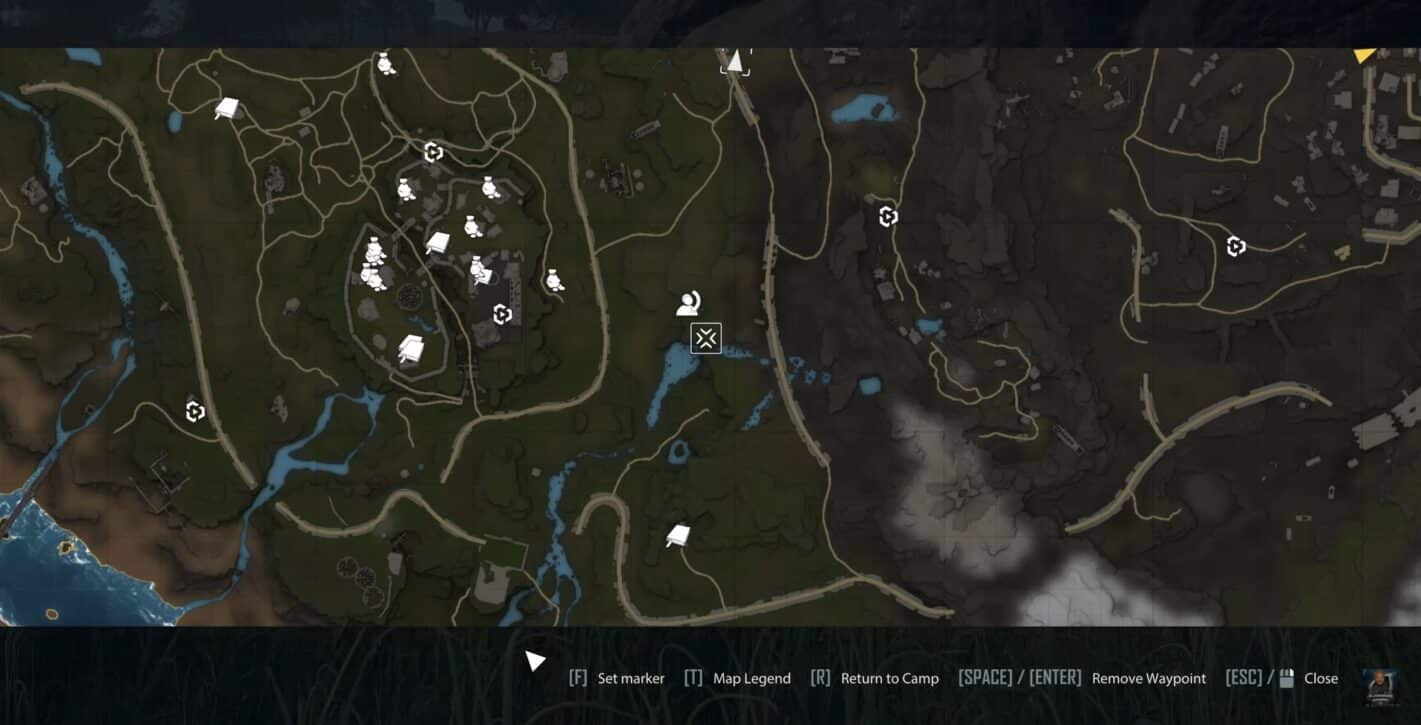The width and height of the screenshot is (1421, 725).
Task: Select the tent icon south of the player position
Action: [x=678, y=536]
